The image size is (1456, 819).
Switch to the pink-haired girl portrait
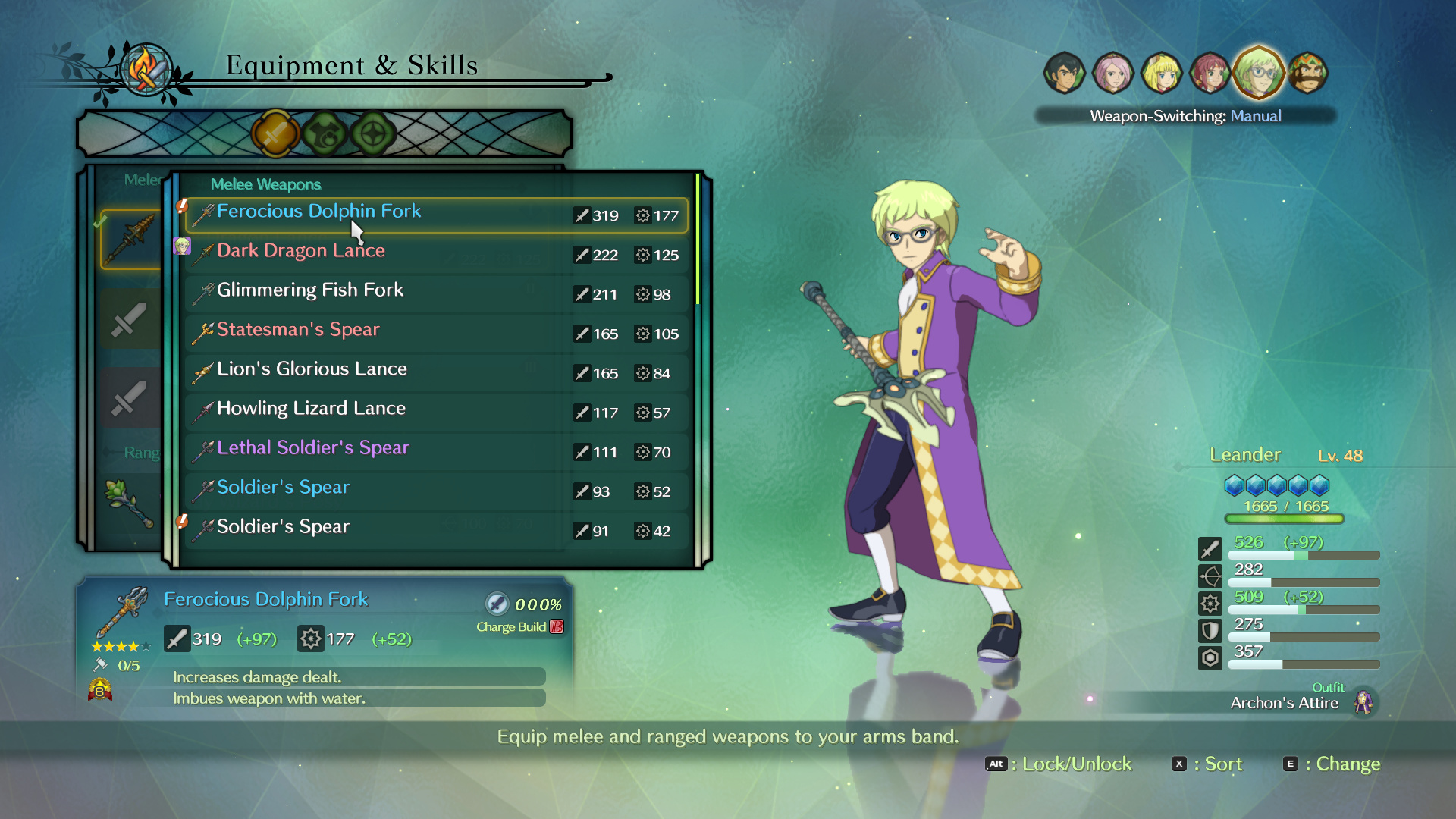1112,74
